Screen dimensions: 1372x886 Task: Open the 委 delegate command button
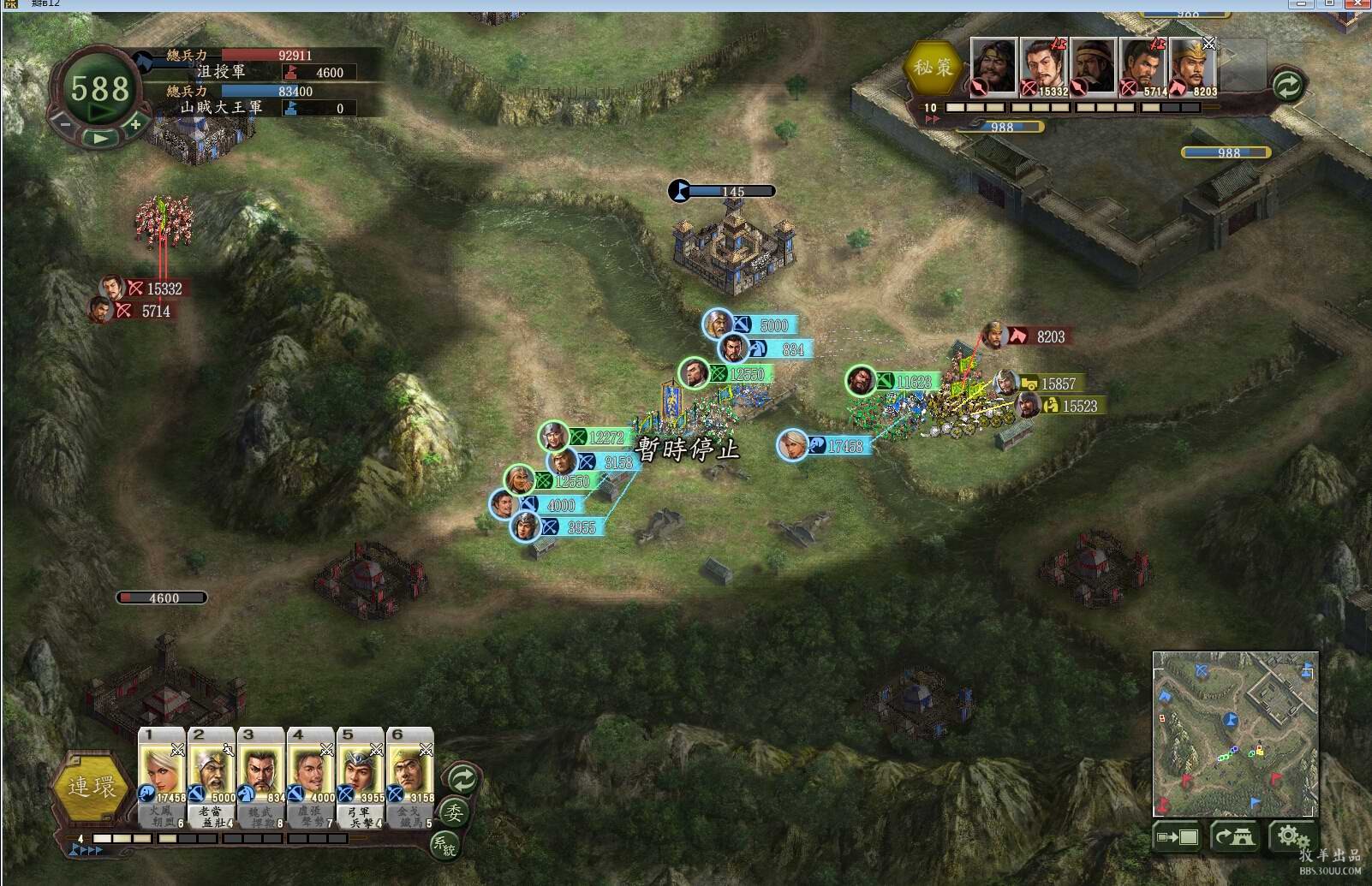[453, 812]
